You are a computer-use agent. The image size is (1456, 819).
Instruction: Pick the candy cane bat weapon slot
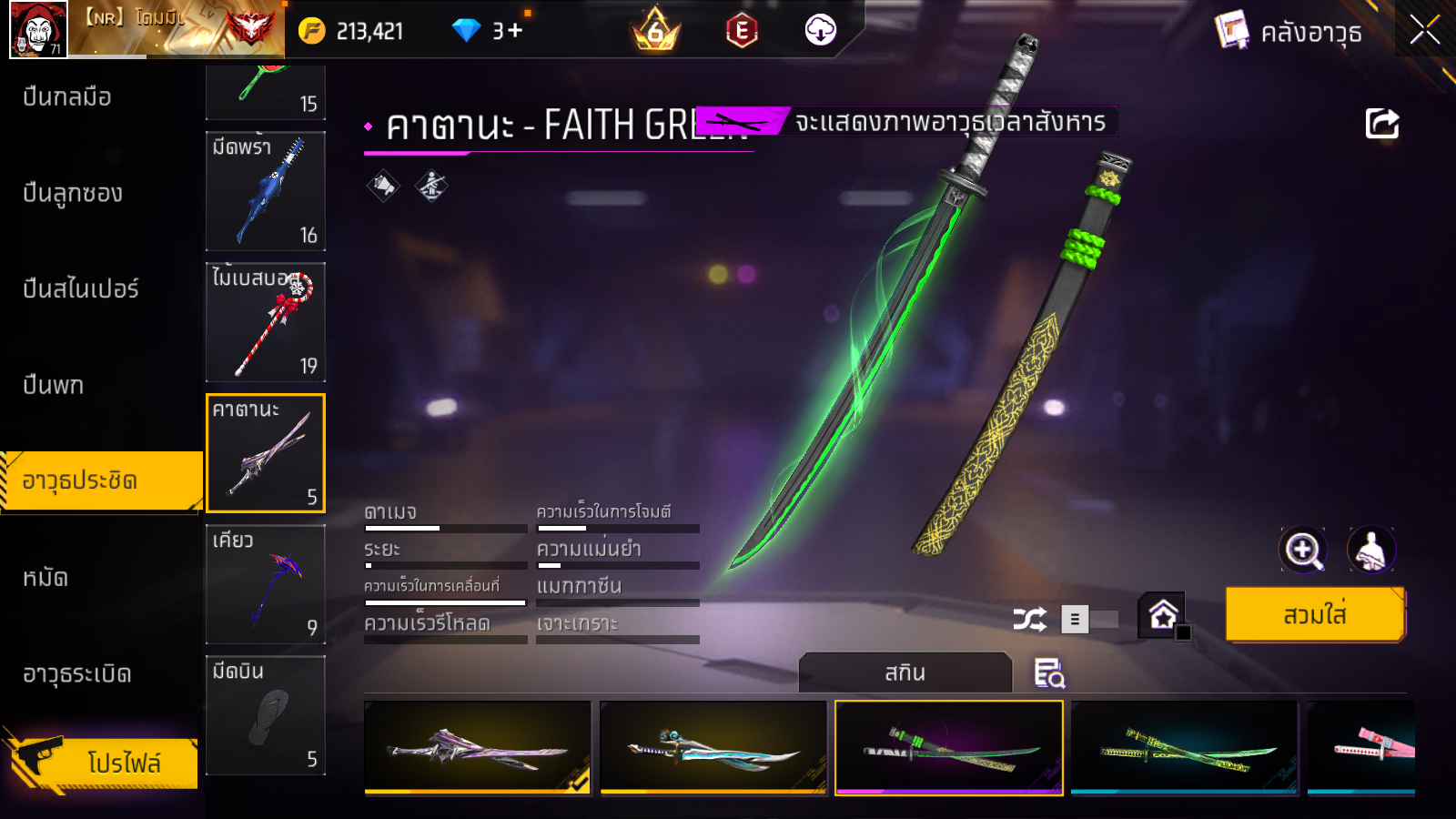(x=266, y=322)
